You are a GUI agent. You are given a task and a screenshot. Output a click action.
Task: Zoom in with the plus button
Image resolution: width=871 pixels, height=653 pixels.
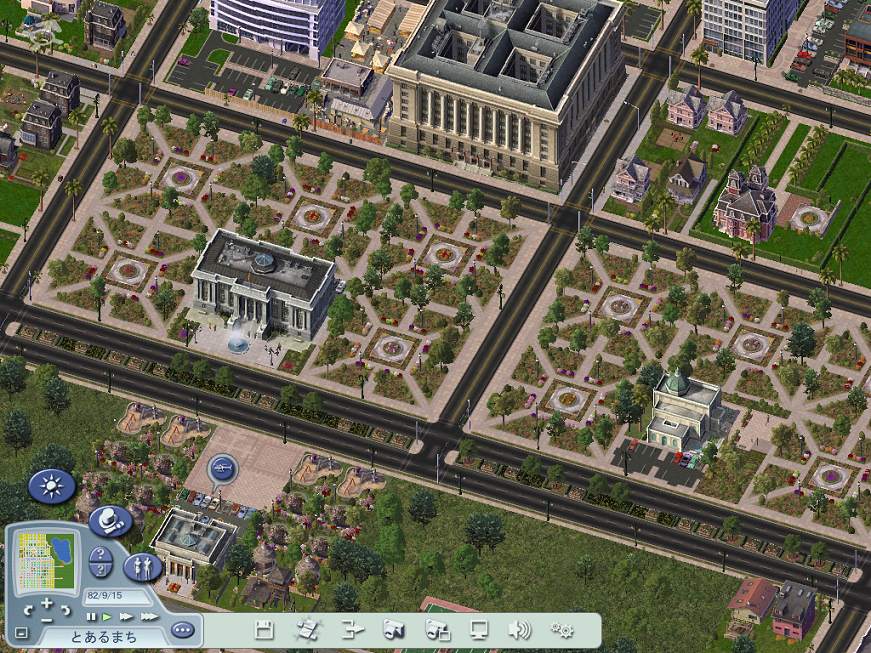click(47, 603)
